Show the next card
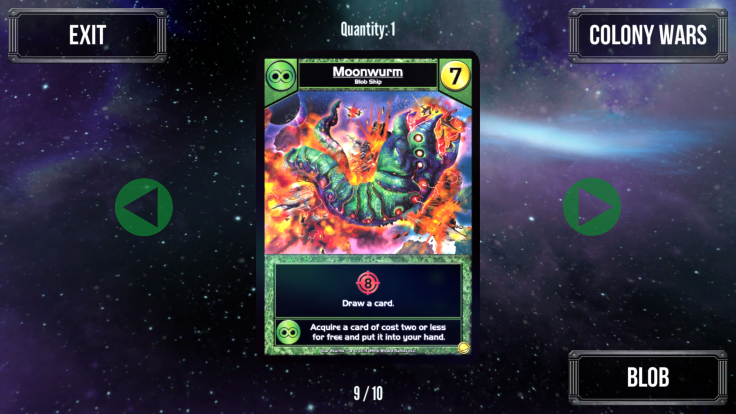This screenshot has height=414, width=736. click(x=591, y=207)
